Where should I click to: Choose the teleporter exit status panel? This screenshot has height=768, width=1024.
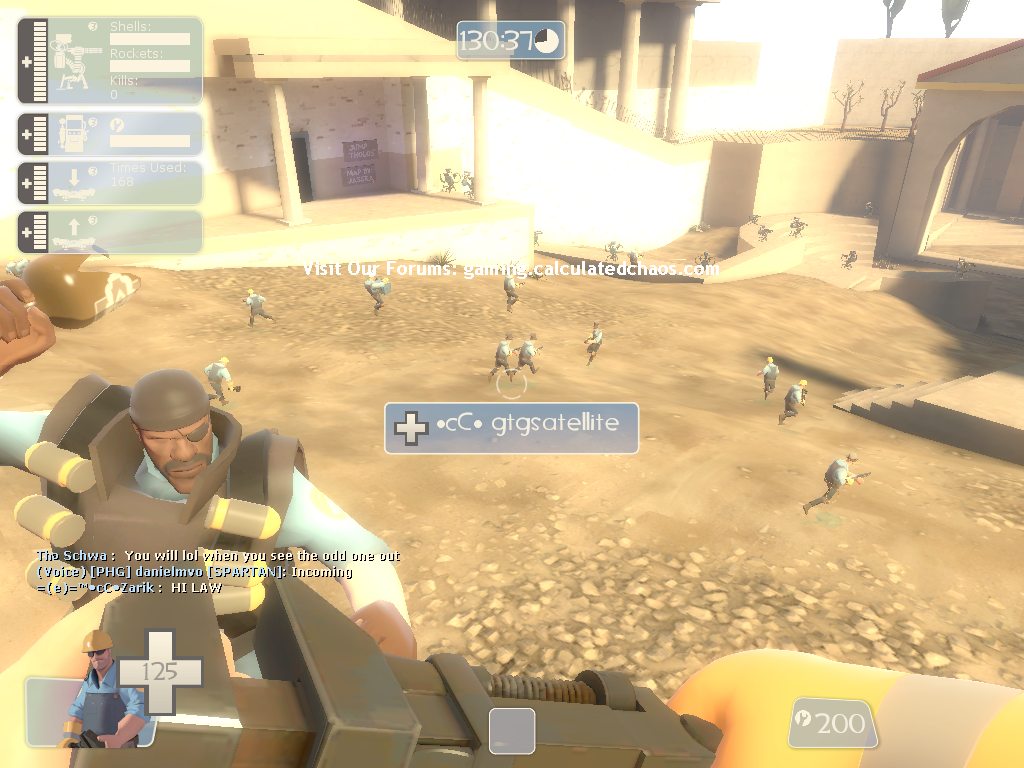[x=110, y=231]
